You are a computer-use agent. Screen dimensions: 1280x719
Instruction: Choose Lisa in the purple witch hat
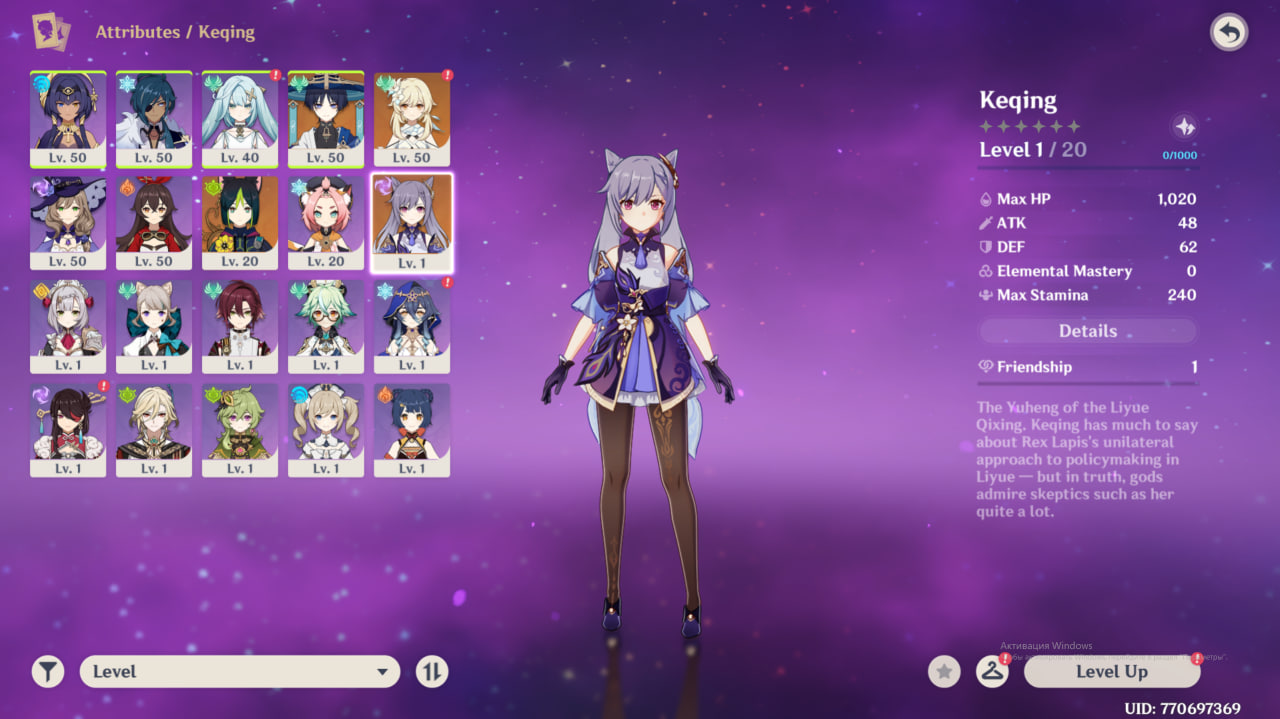click(68, 222)
